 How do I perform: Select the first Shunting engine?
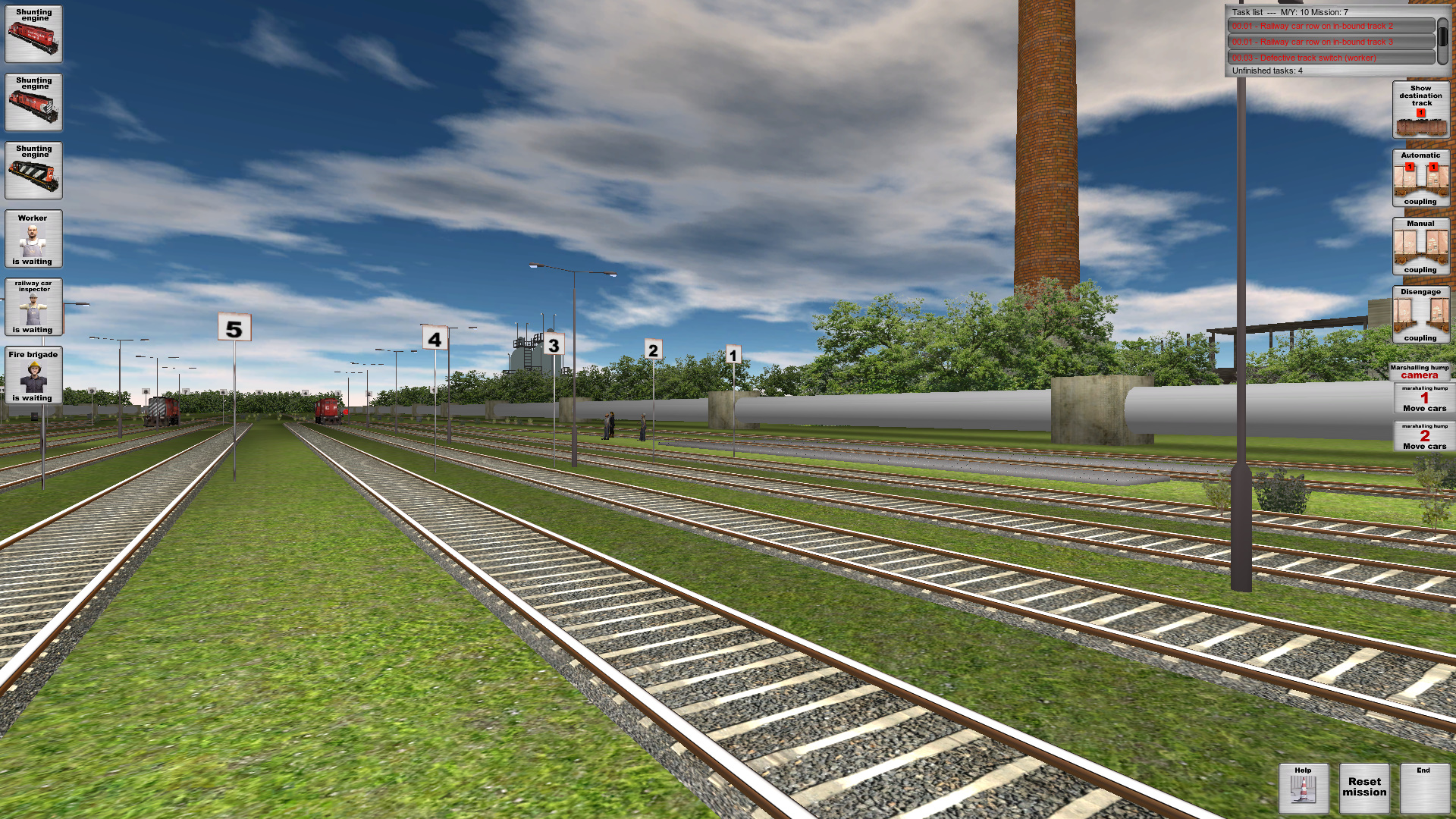33,34
